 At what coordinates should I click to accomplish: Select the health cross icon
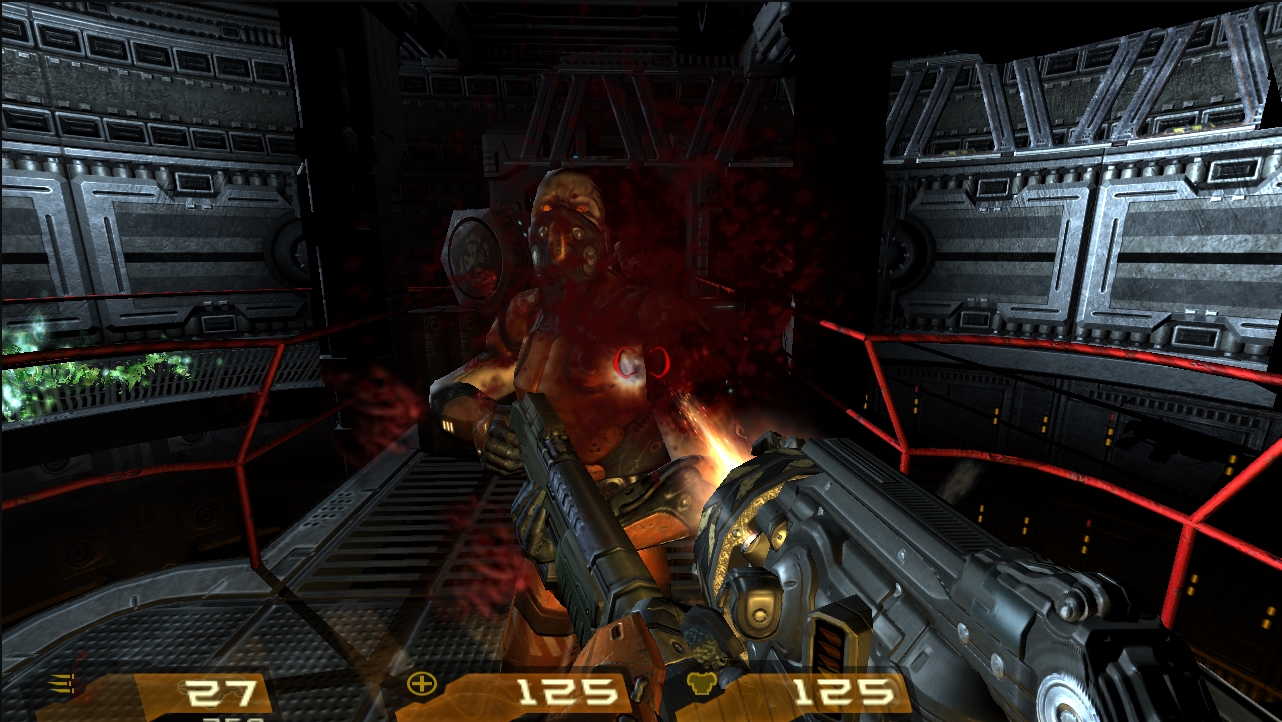424,684
